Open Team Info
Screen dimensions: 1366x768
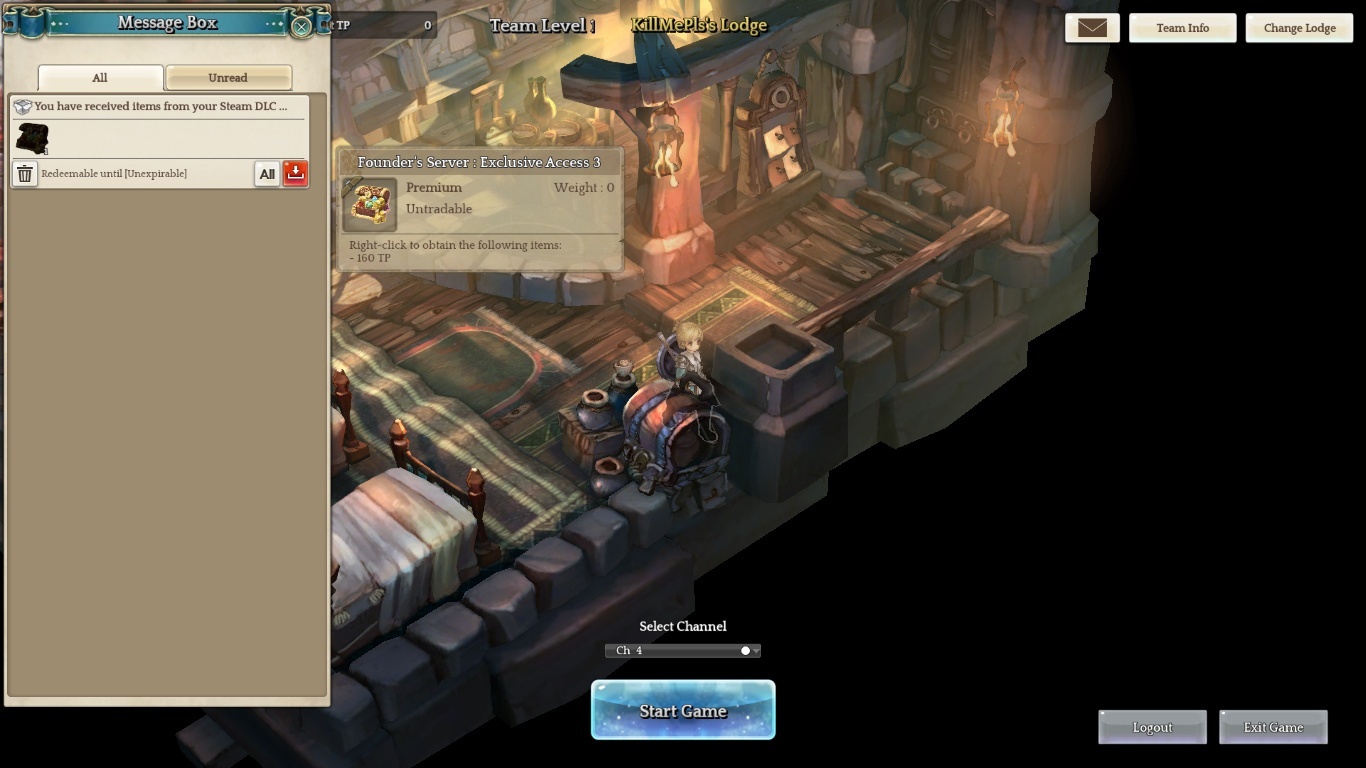1182,28
